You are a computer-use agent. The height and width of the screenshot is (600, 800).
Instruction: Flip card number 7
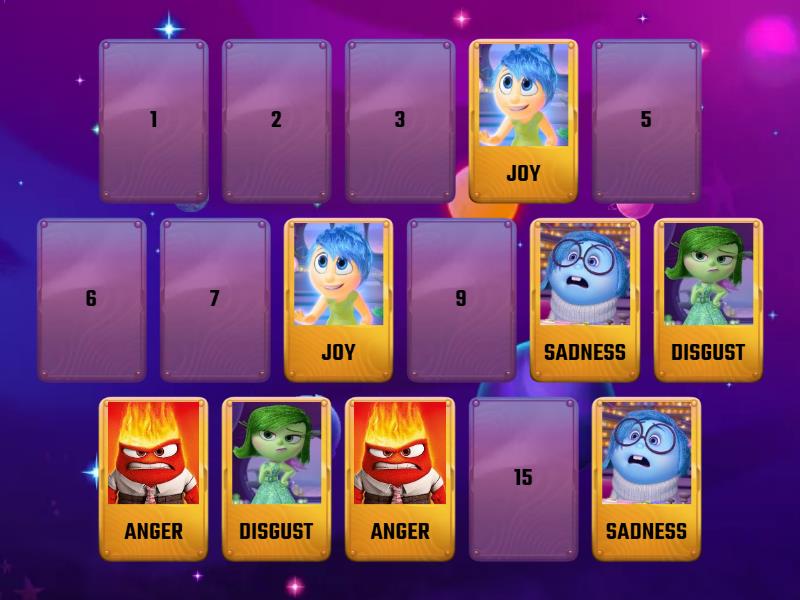click(x=214, y=299)
